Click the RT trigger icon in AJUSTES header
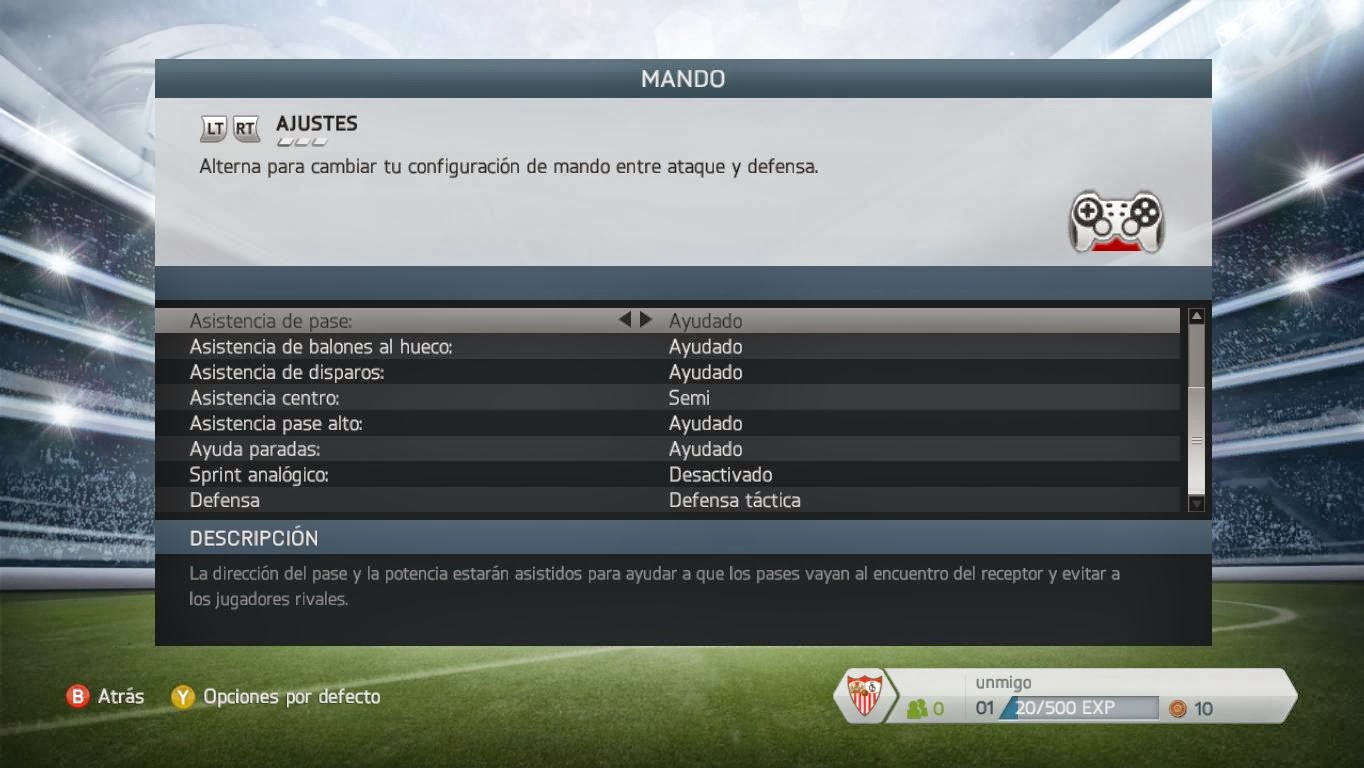This screenshot has width=1364, height=768. coord(244,127)
